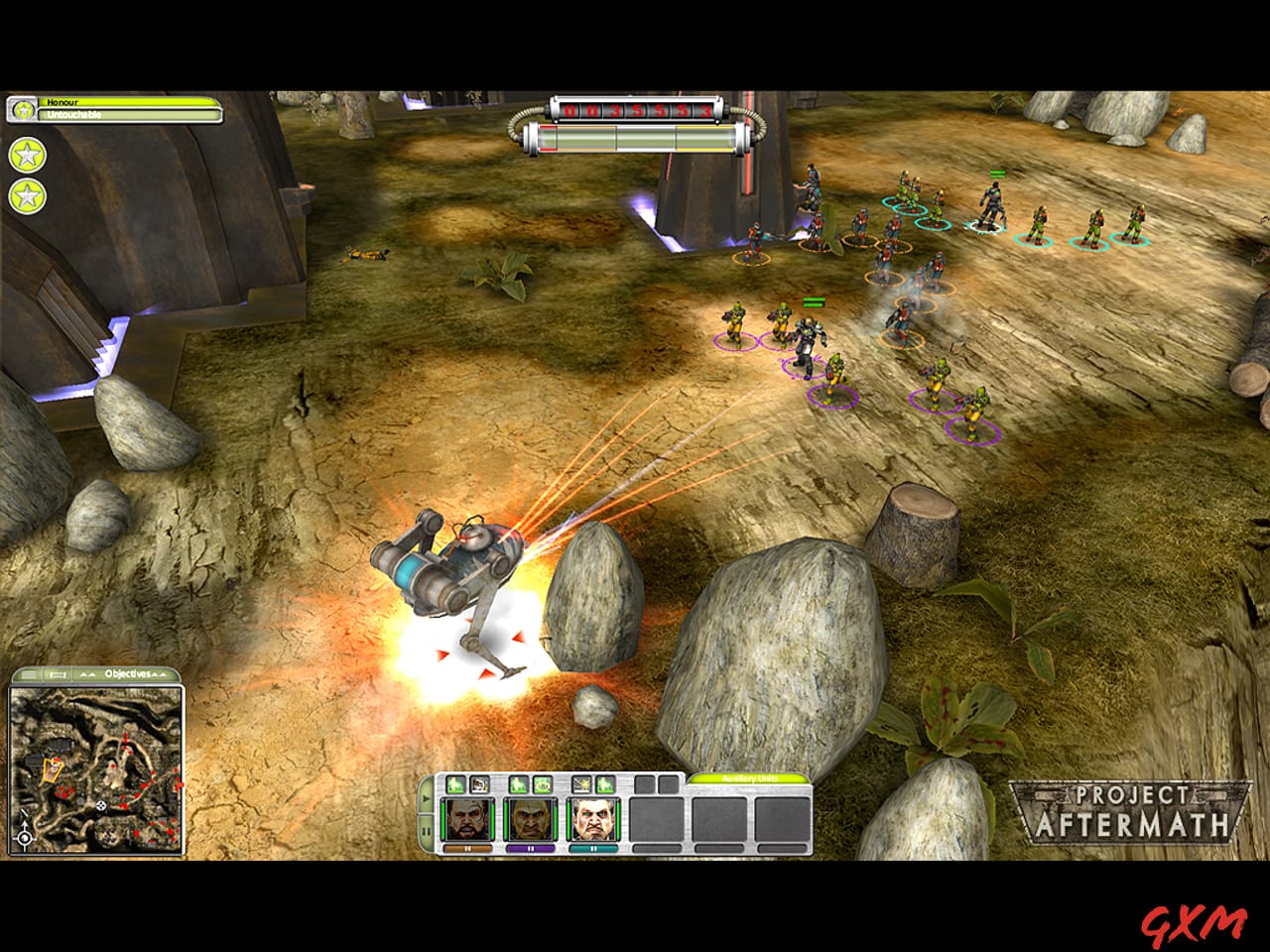Expand the arrows left of the Objectives label
Image resolution: width=1270 pixels, height=952 pixels.
88,673
